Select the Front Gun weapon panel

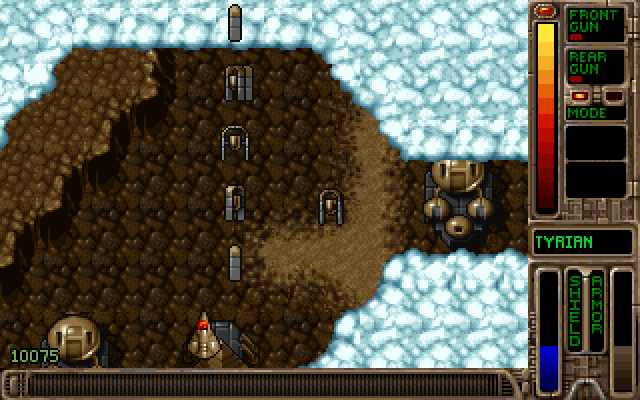(x=595, y=24)
